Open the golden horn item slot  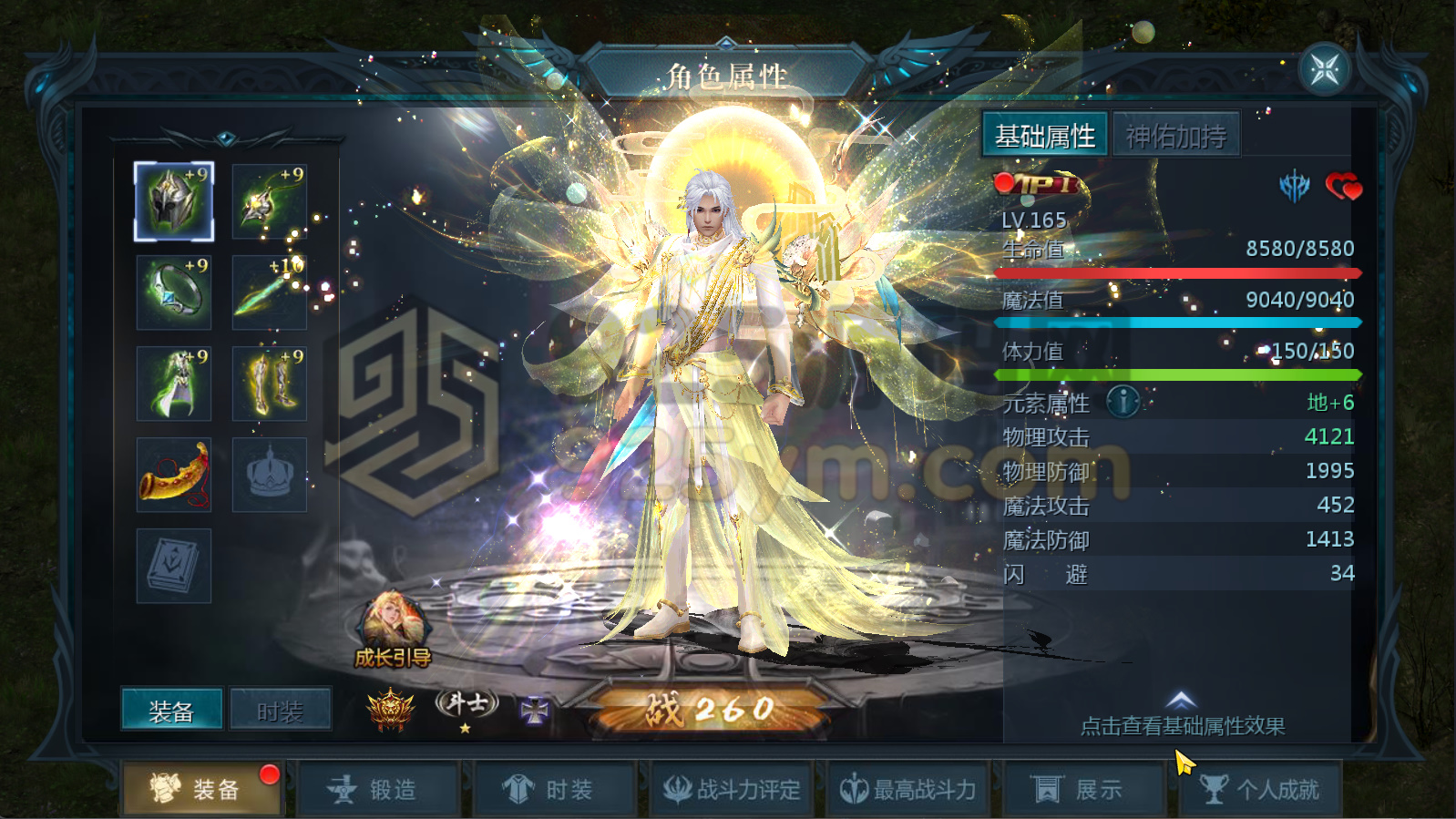pyautogui.click(x=173, y=474)
